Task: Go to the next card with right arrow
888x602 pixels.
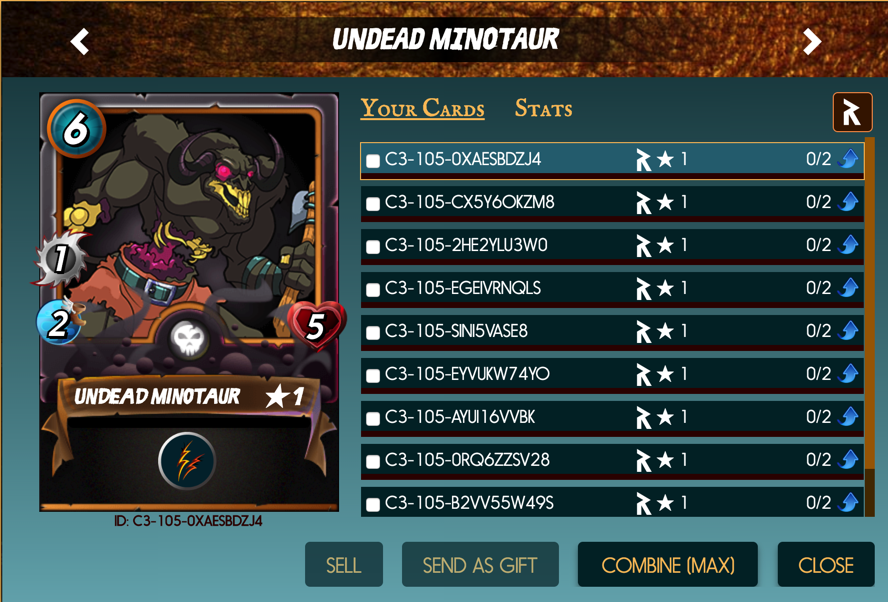Action: (x=812, y=41)
